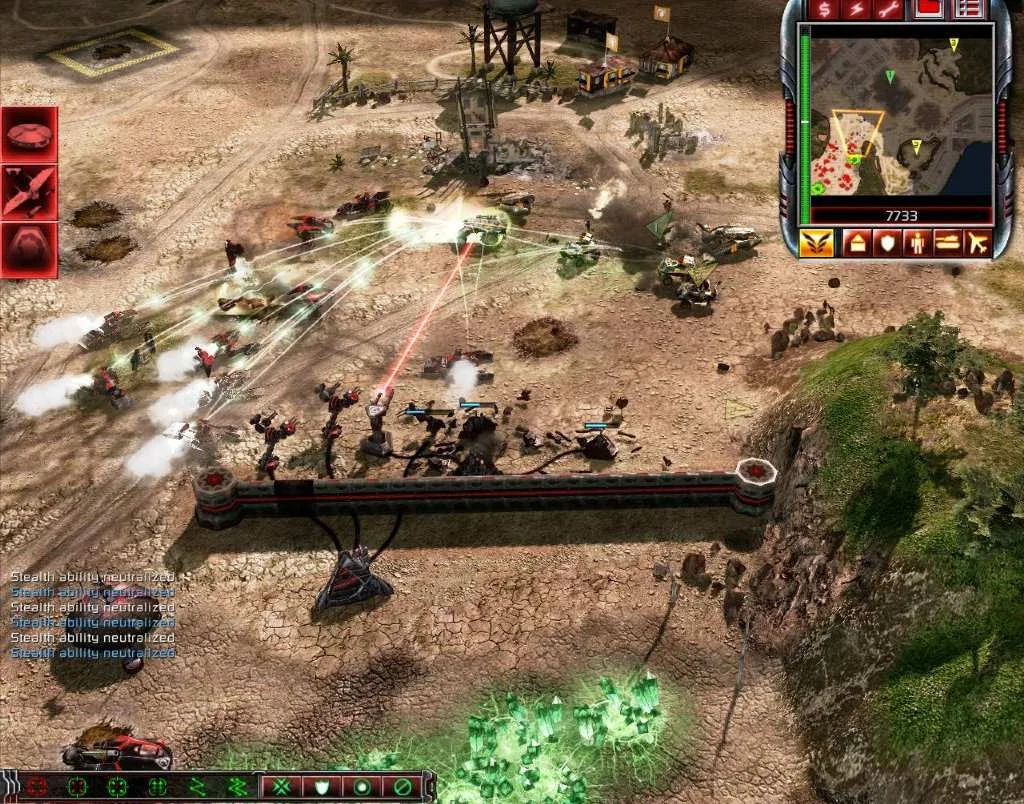Image resolution: width=1024 pixels, height=804 pixels.
Task: Open the winged emblem support powers tab
Action: [816, 243]
